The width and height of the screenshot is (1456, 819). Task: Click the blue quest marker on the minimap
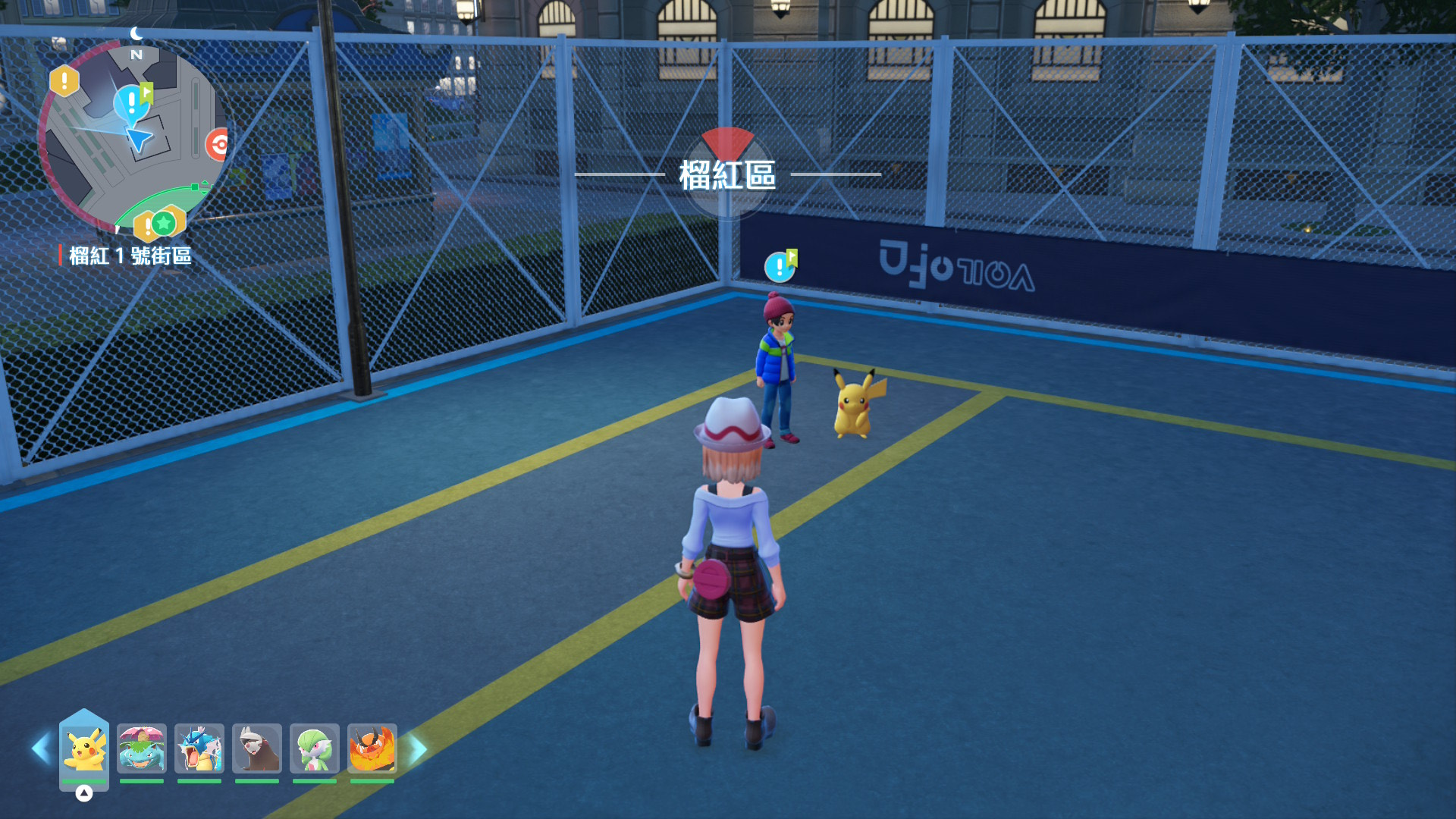132,102
